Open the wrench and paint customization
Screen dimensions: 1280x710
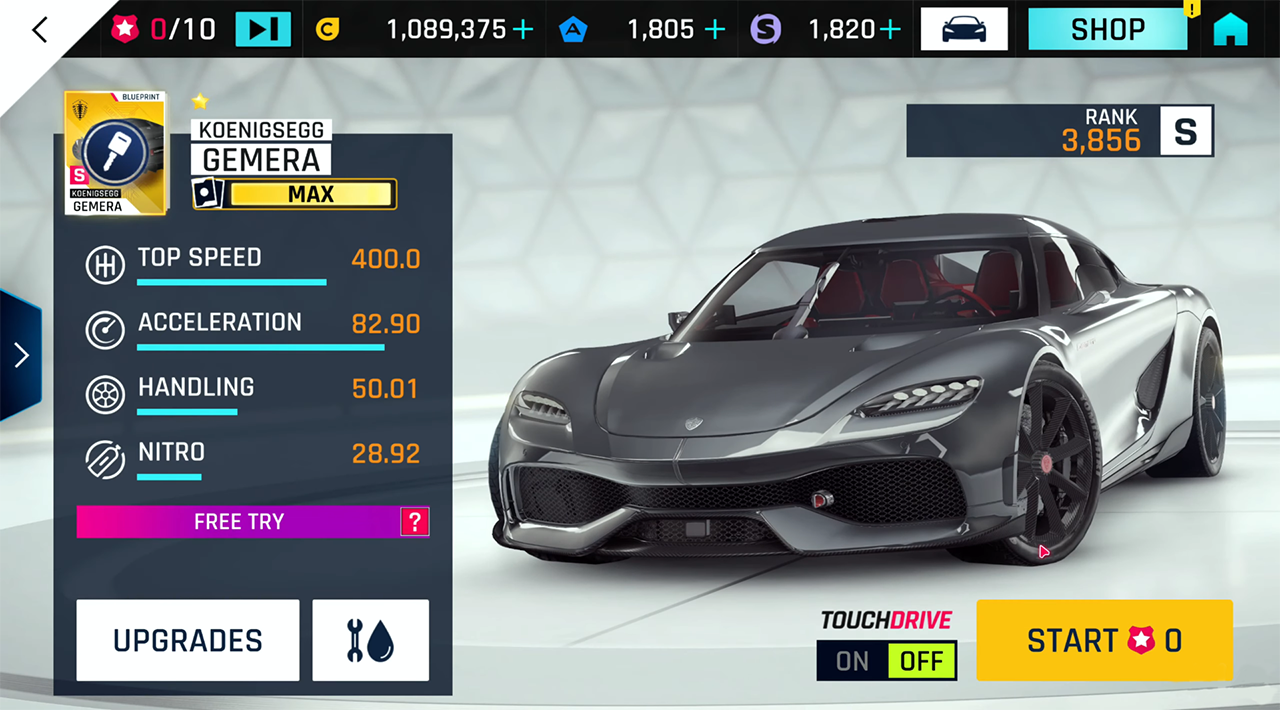pos(370,640)
